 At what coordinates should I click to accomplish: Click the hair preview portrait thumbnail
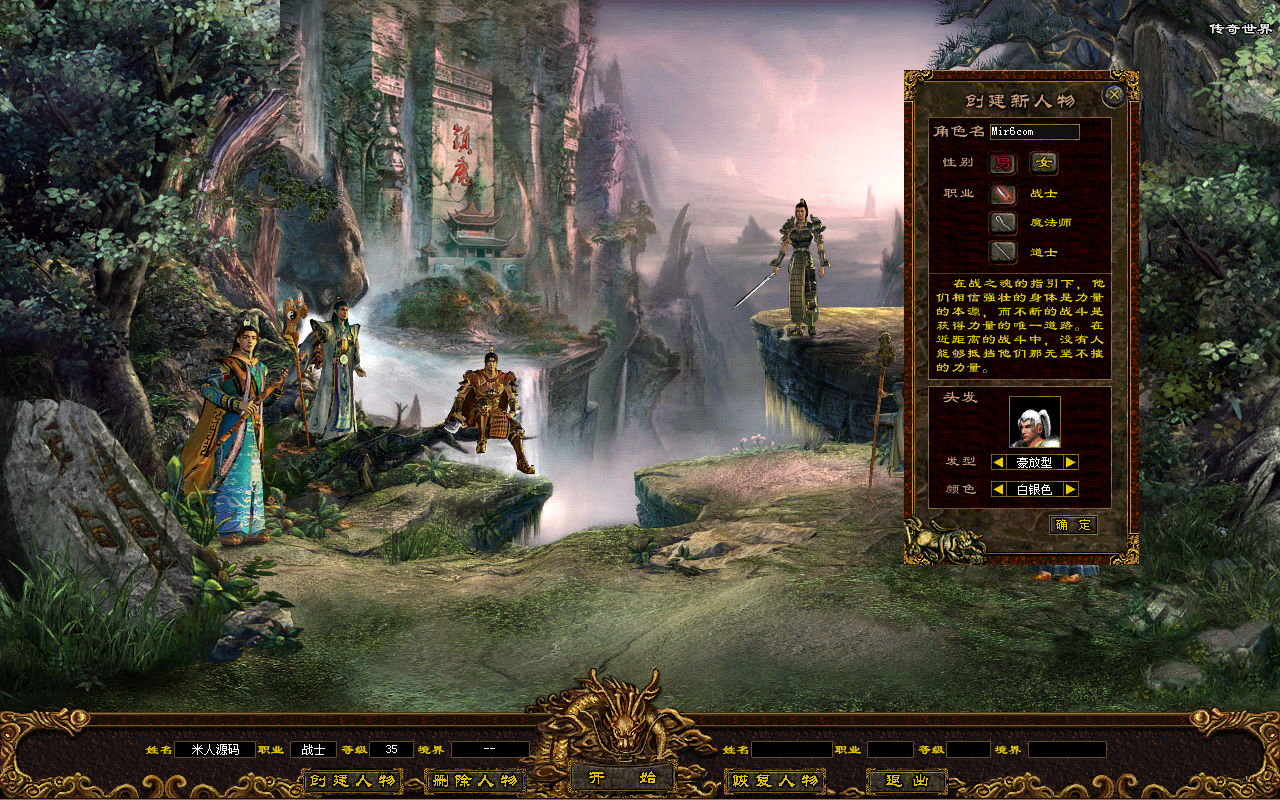(1034, 422)
